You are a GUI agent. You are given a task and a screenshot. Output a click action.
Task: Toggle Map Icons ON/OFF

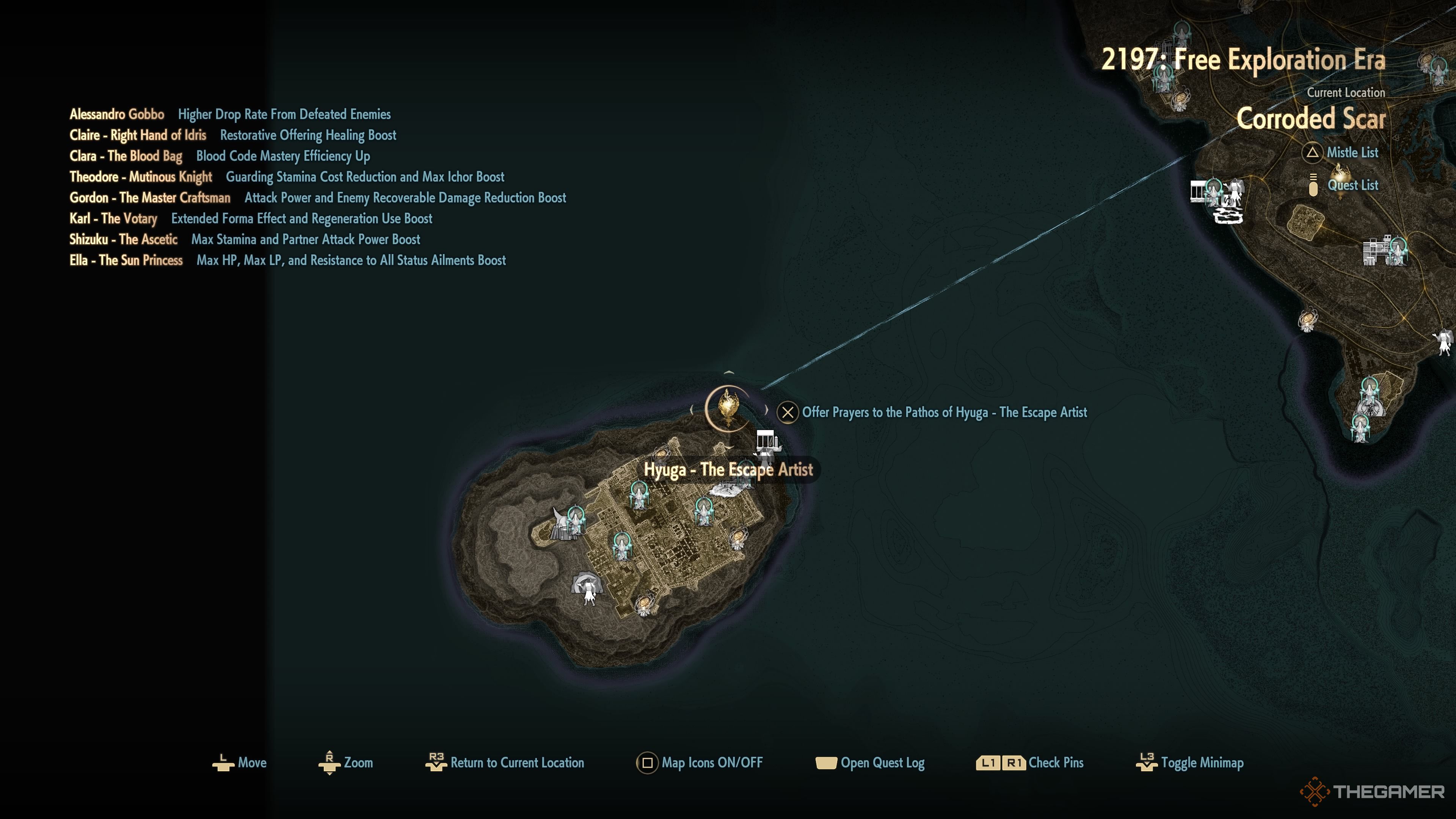pyautogui.click(x=700, y=763)
